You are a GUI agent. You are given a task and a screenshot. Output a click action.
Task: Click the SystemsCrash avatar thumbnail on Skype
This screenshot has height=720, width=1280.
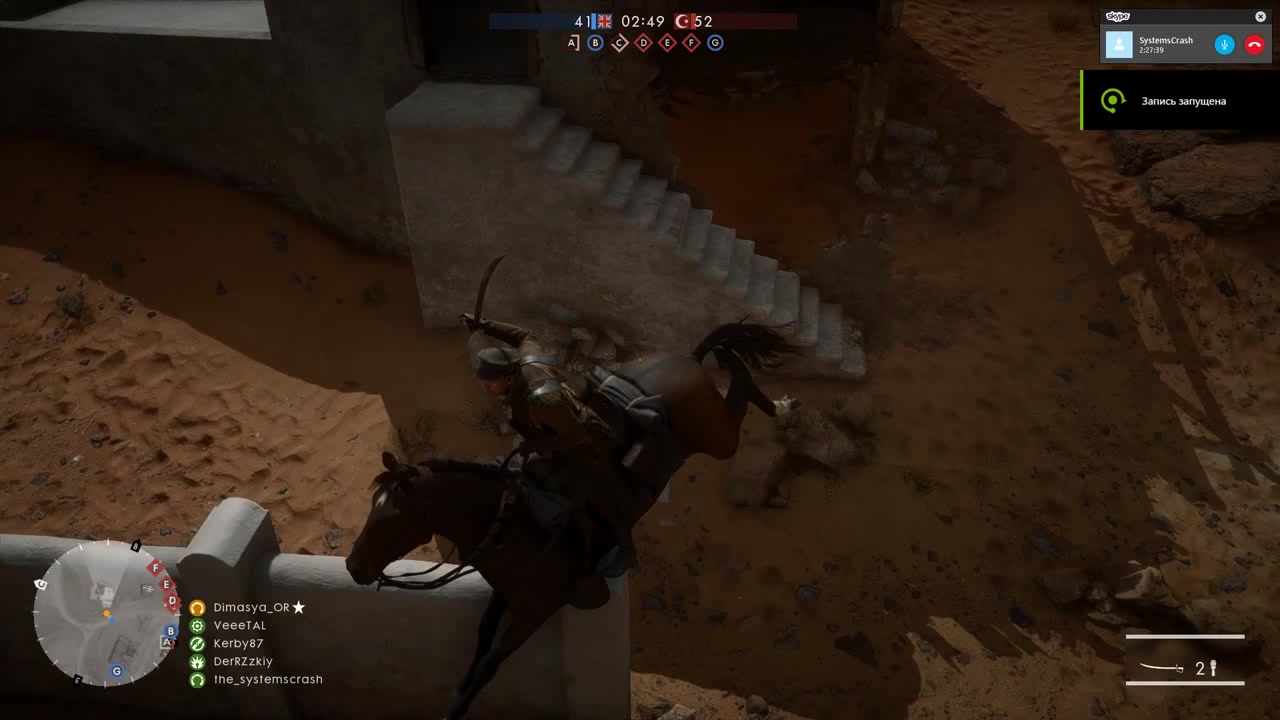point(1119,44)
